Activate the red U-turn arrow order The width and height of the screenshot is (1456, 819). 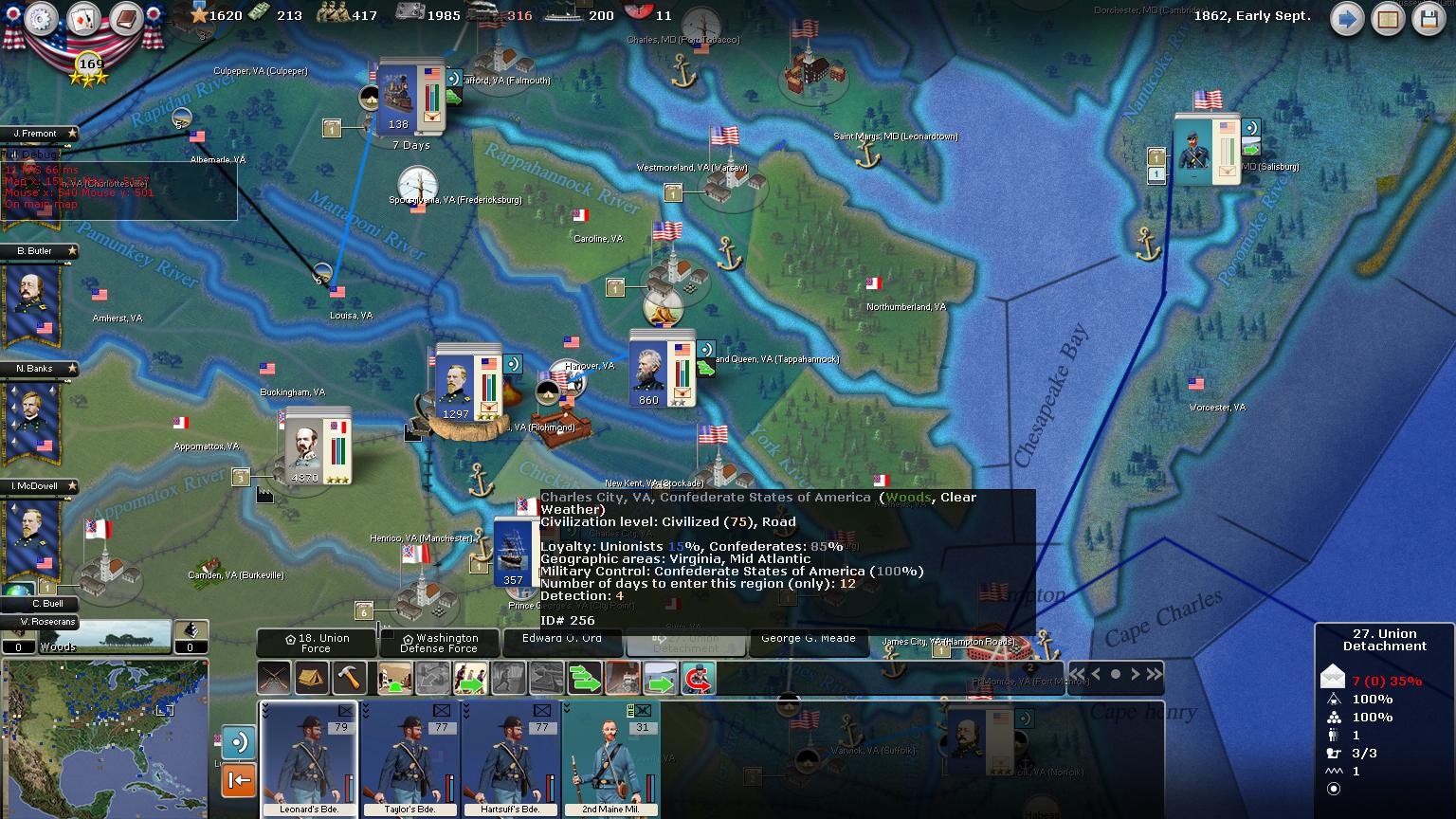699,679
